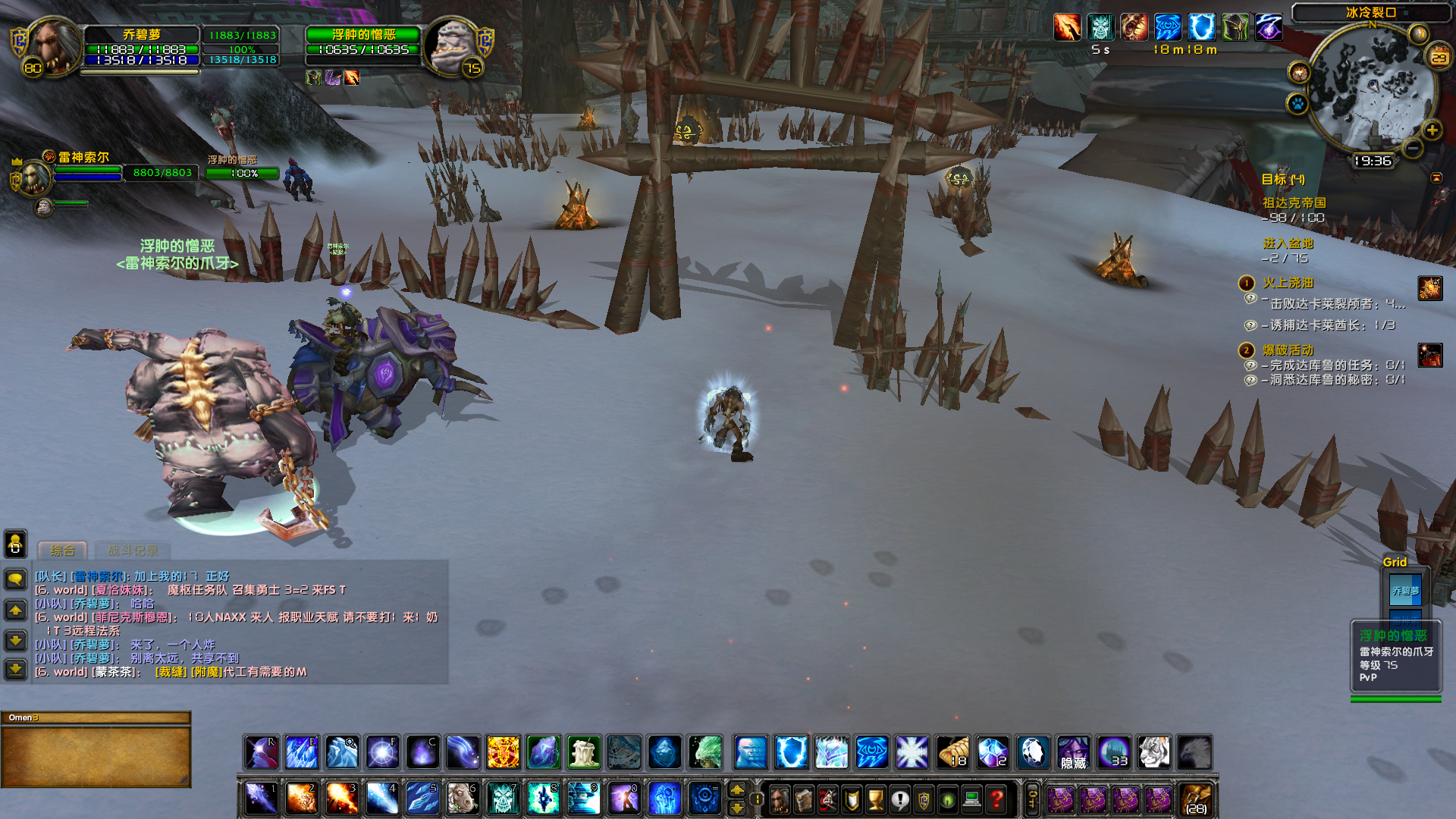Select the 综合 chat tab
The width and height of the screenshot is (1456, 819).
[63, 550]
